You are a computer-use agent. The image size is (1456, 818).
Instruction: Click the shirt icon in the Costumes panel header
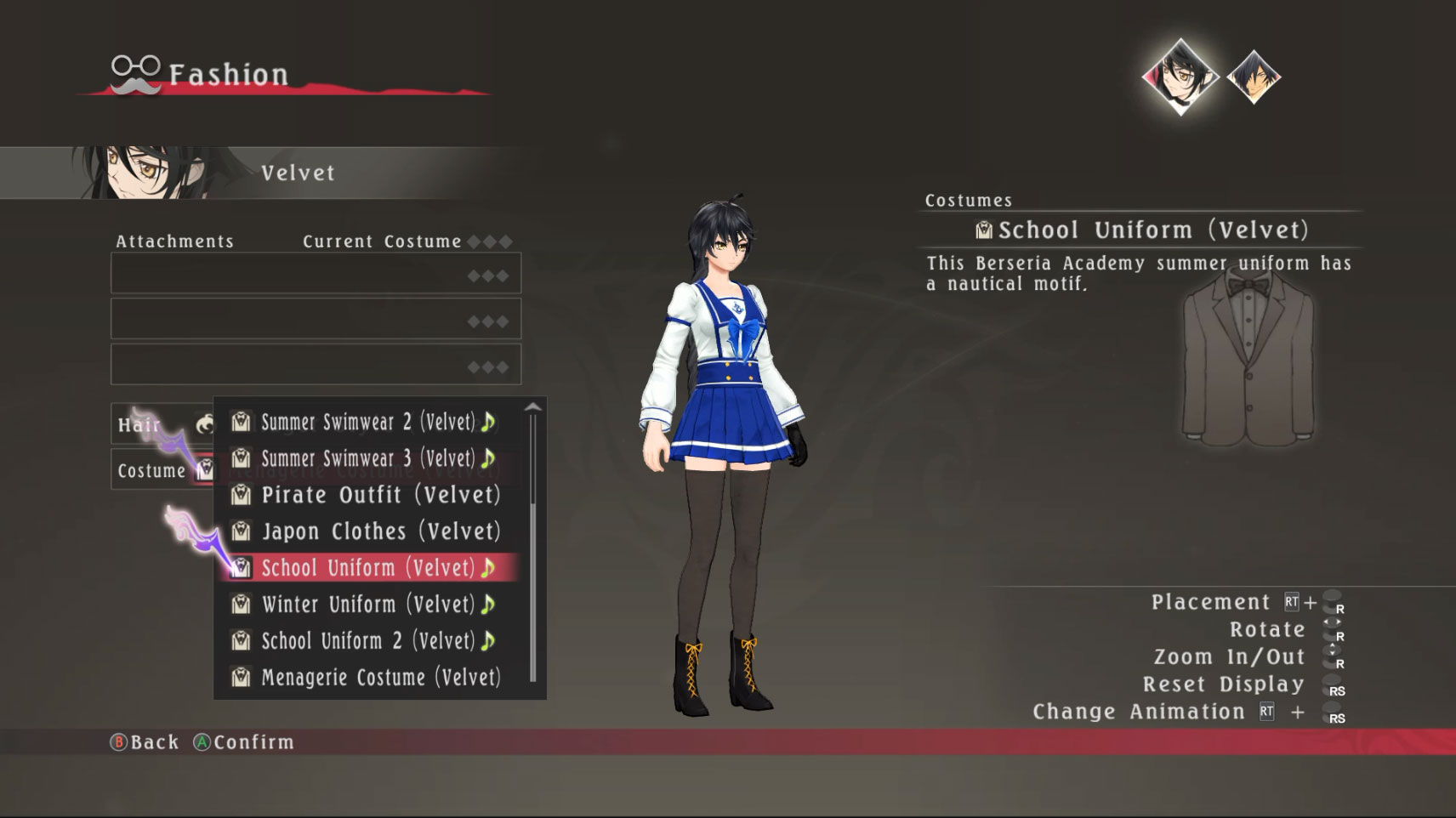[x=984, y=229]
